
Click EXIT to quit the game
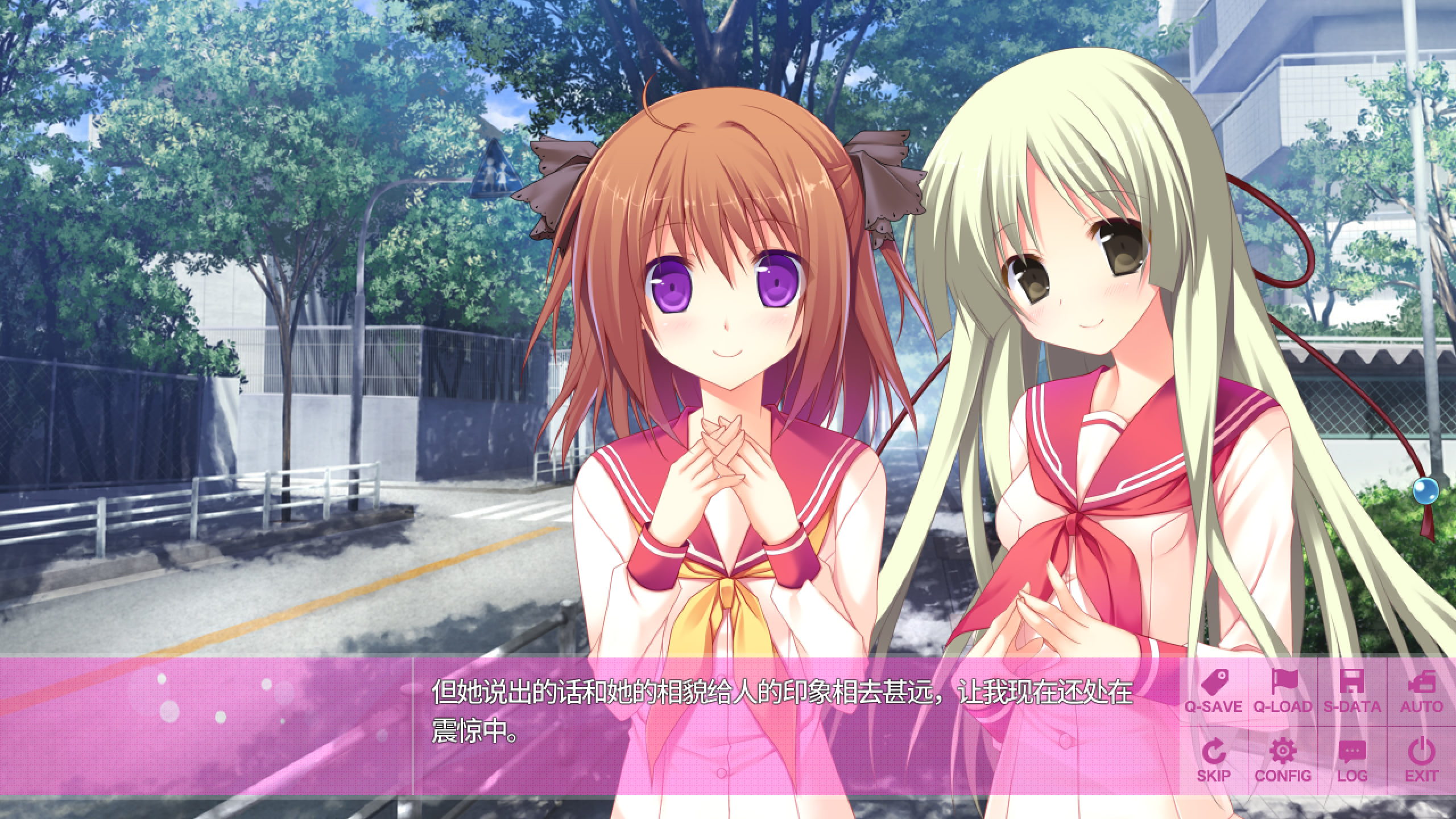coord(1421,760)
